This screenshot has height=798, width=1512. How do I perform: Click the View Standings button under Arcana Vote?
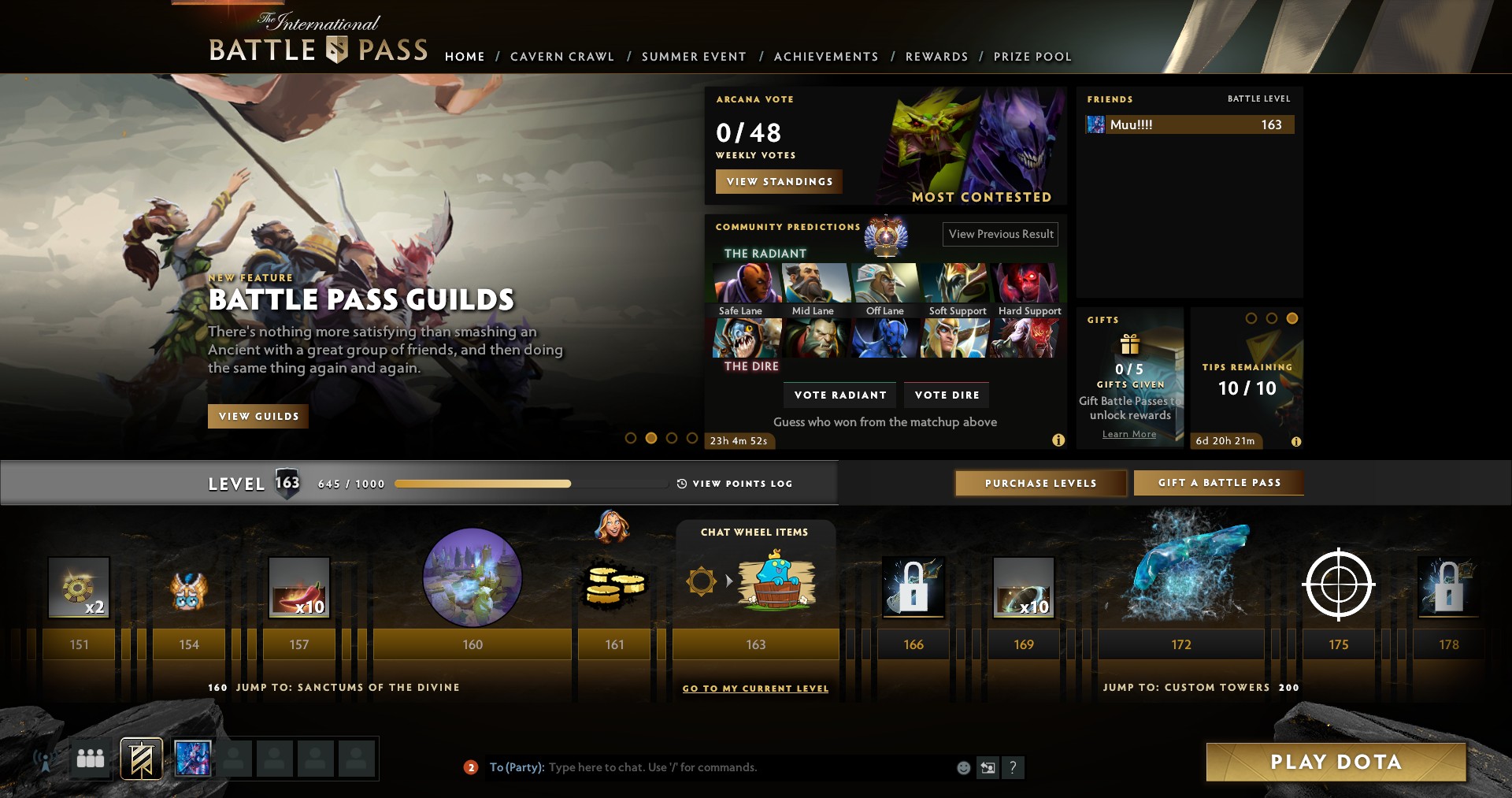tap(778, 181)
